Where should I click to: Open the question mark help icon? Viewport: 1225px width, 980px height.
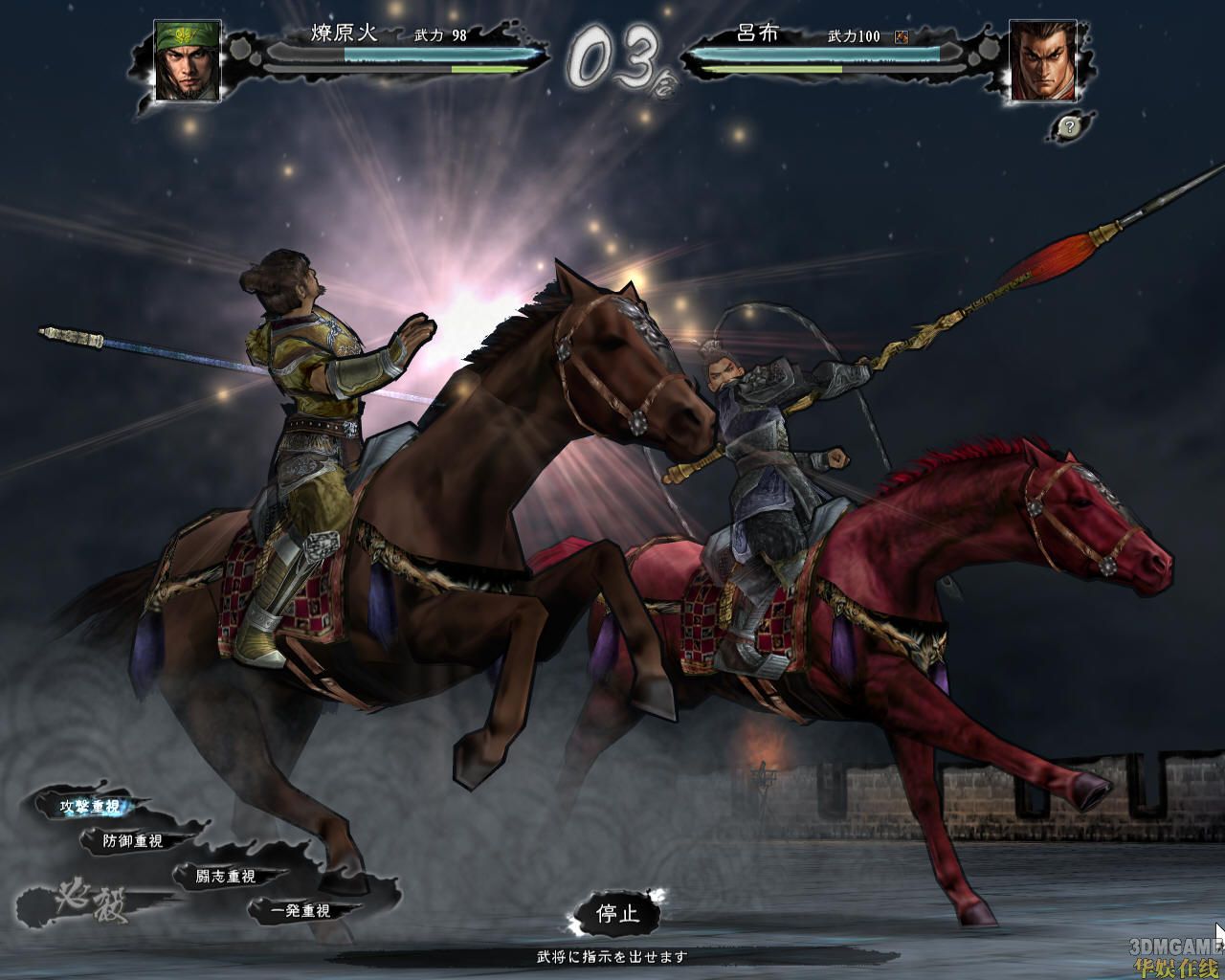[1066, 125]
